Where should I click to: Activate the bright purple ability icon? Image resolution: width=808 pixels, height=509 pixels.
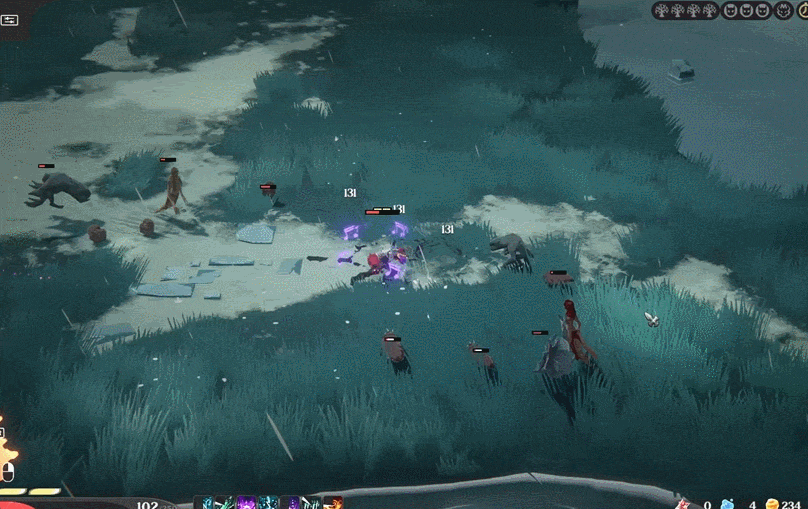pos(247,503)
